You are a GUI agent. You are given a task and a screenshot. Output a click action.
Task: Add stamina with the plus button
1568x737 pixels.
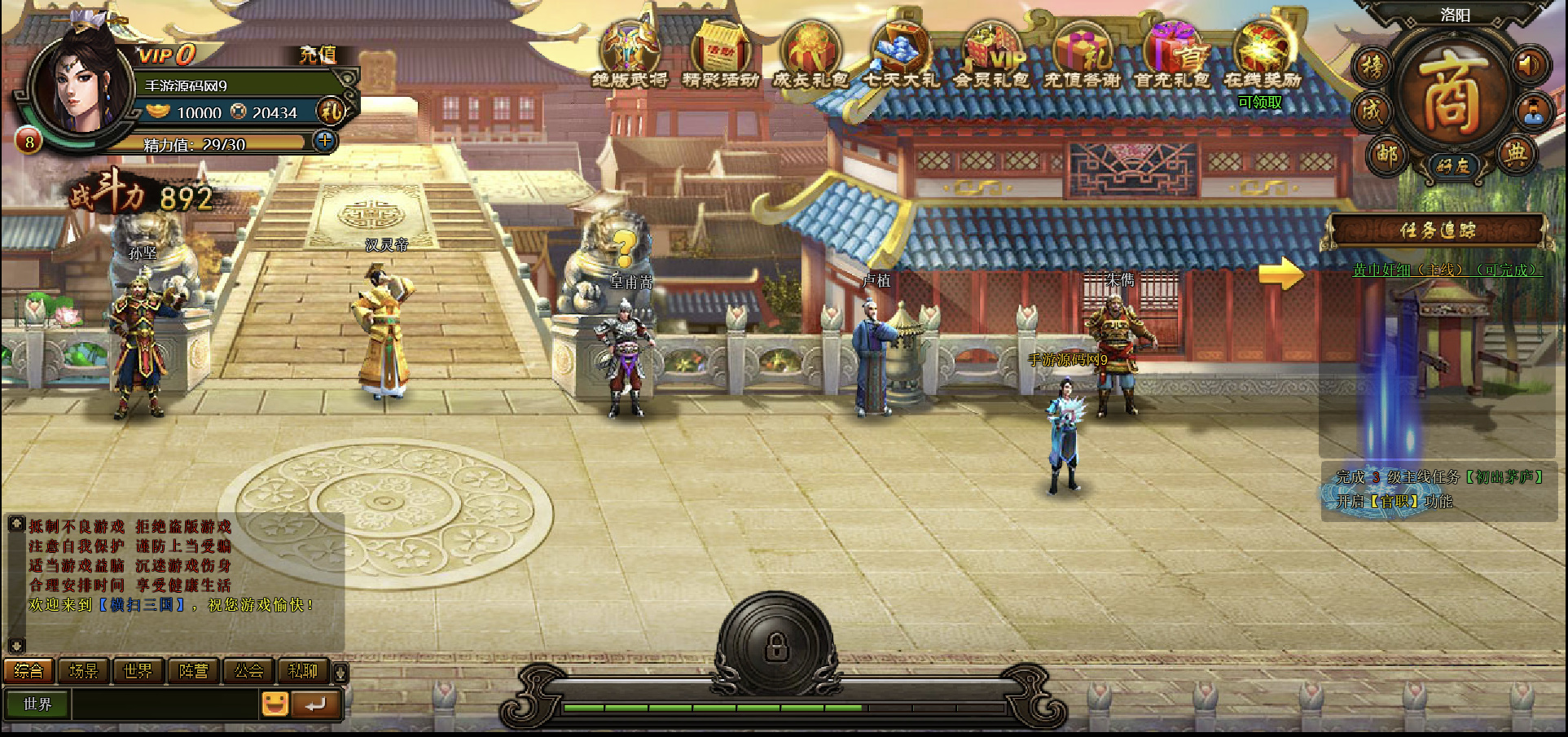(325, 141)
